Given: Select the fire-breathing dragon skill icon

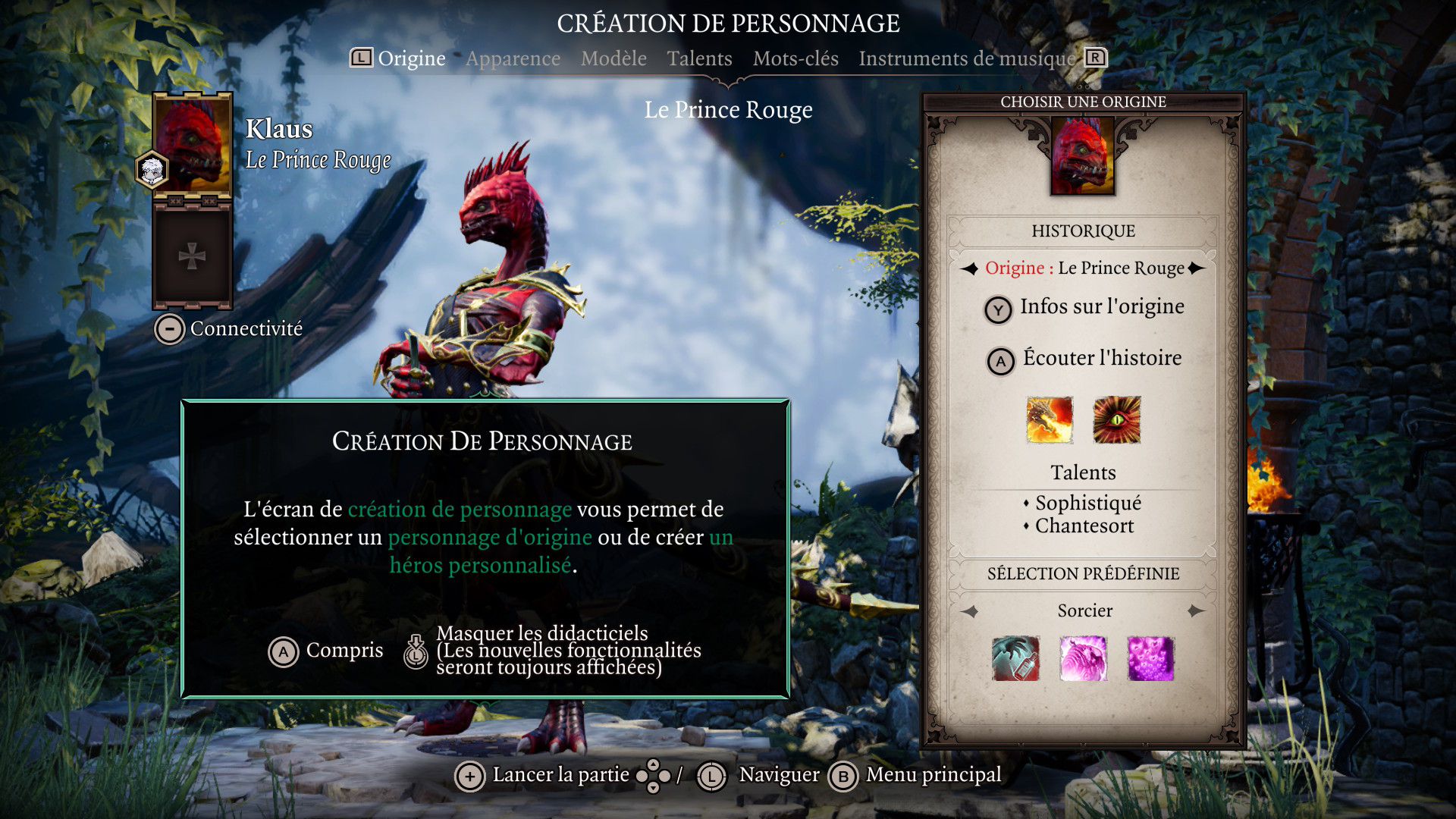Looking at the screenshot, I should point(1050,420).
